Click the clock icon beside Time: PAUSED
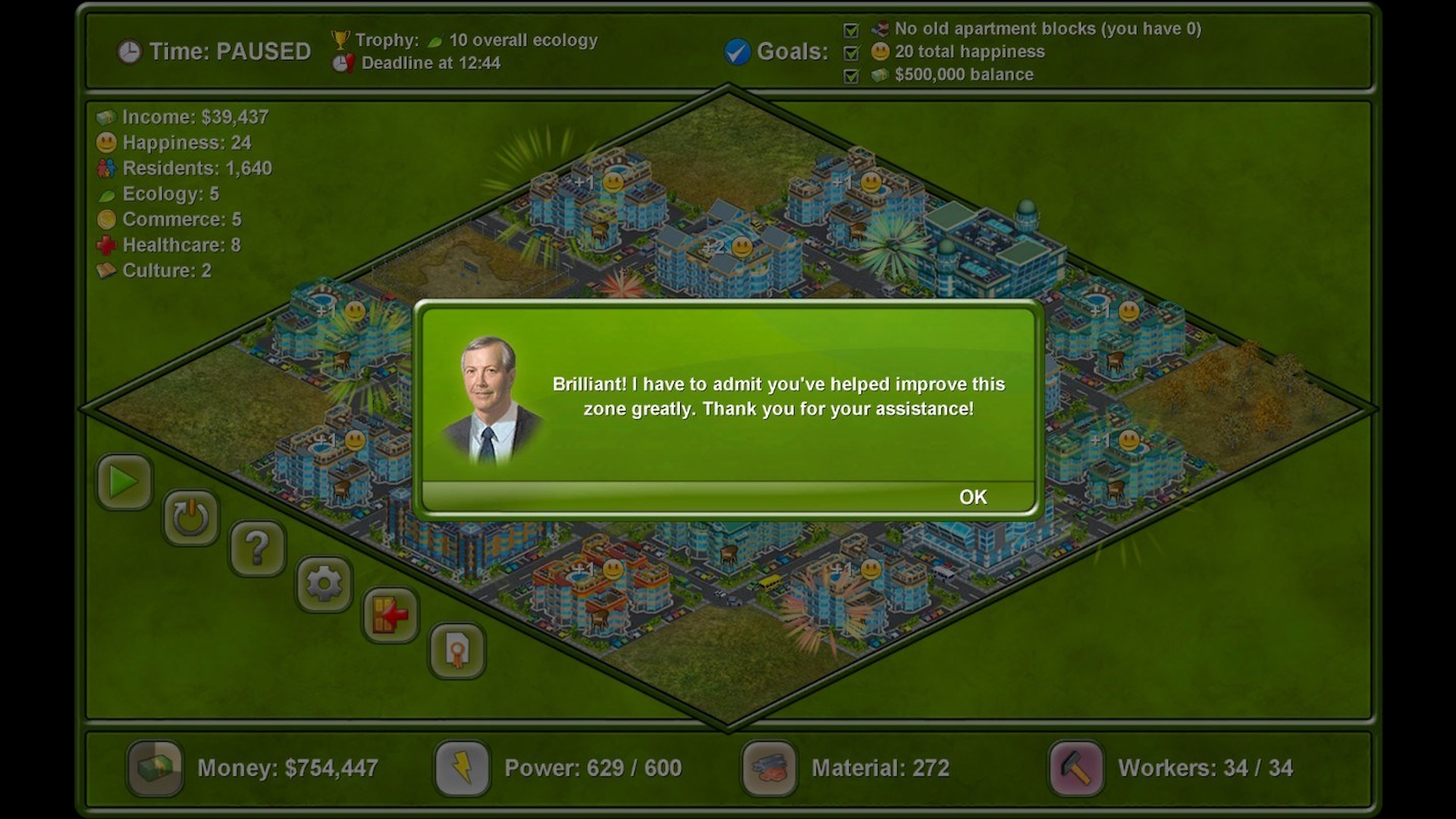Screen dimensions: 1456x819 (x=129, y=52)
